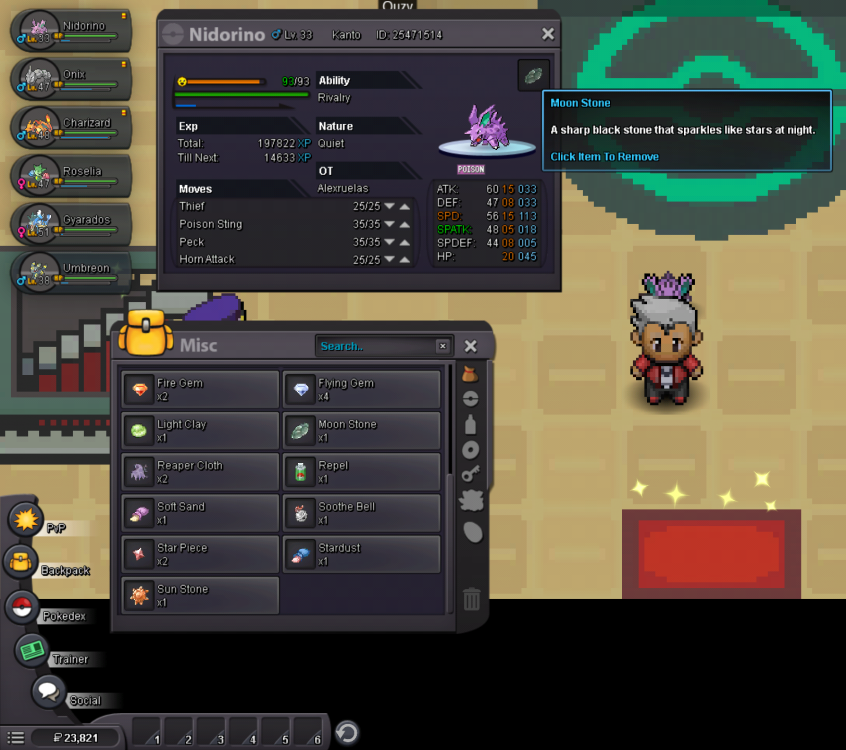Pick the Soothe Bell item
The width and height of the screenshot is (846, 750).
361,513
